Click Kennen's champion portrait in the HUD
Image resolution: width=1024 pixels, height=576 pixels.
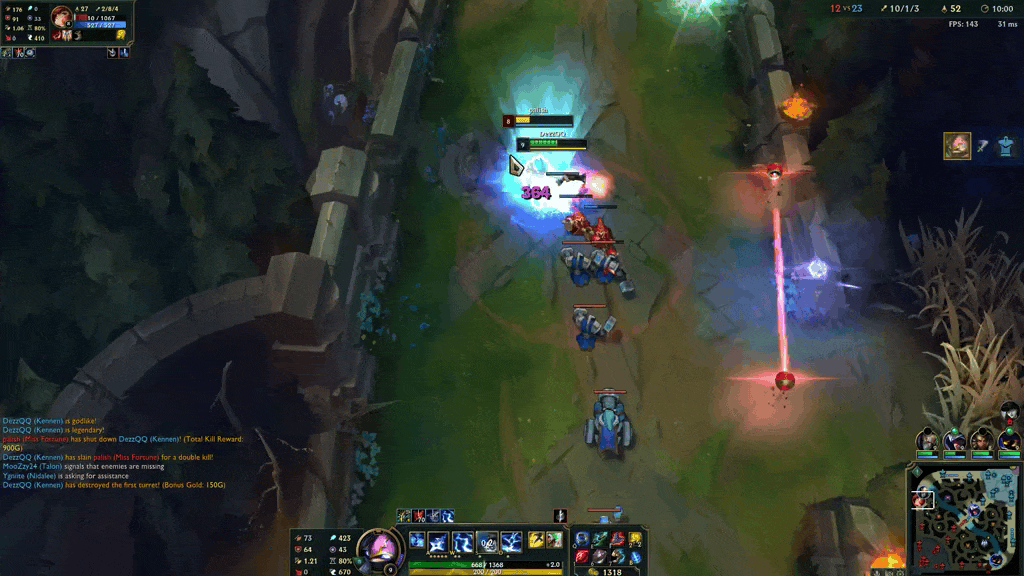381,549
